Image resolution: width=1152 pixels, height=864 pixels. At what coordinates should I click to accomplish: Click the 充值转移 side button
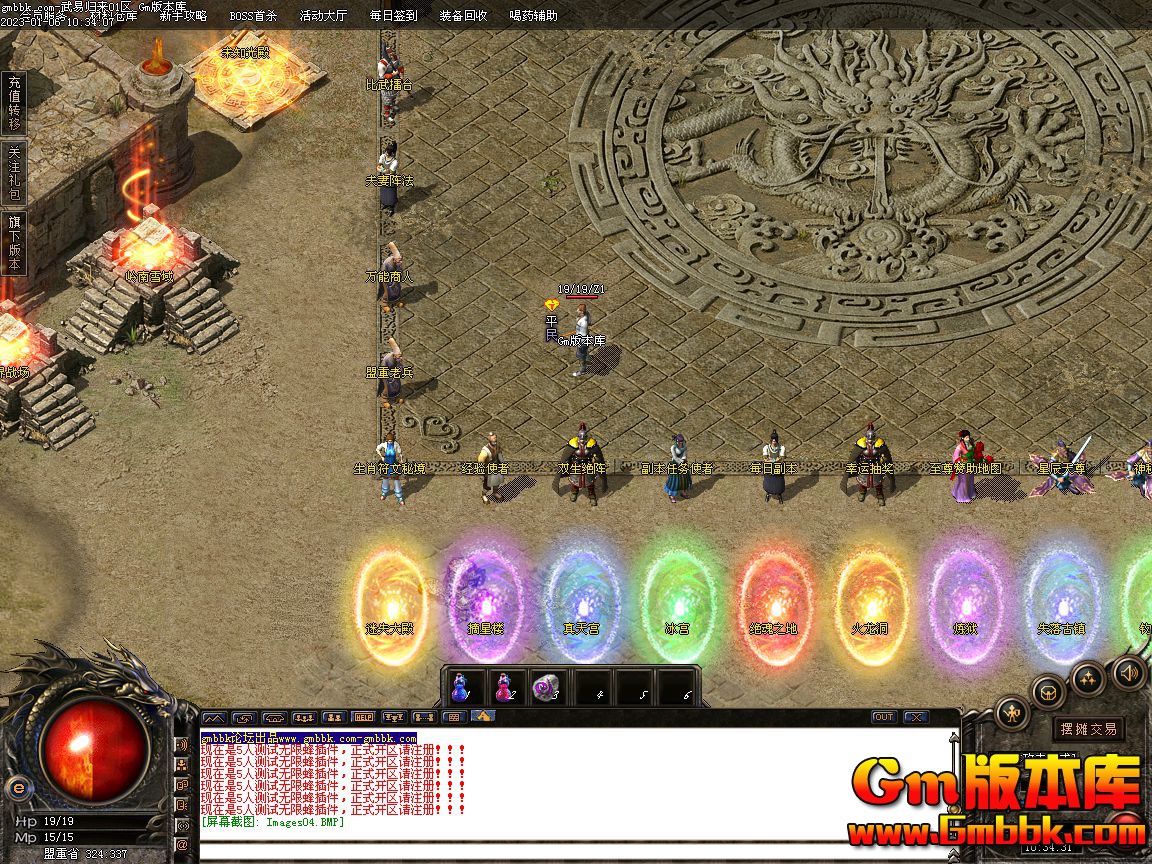point(14,103)
